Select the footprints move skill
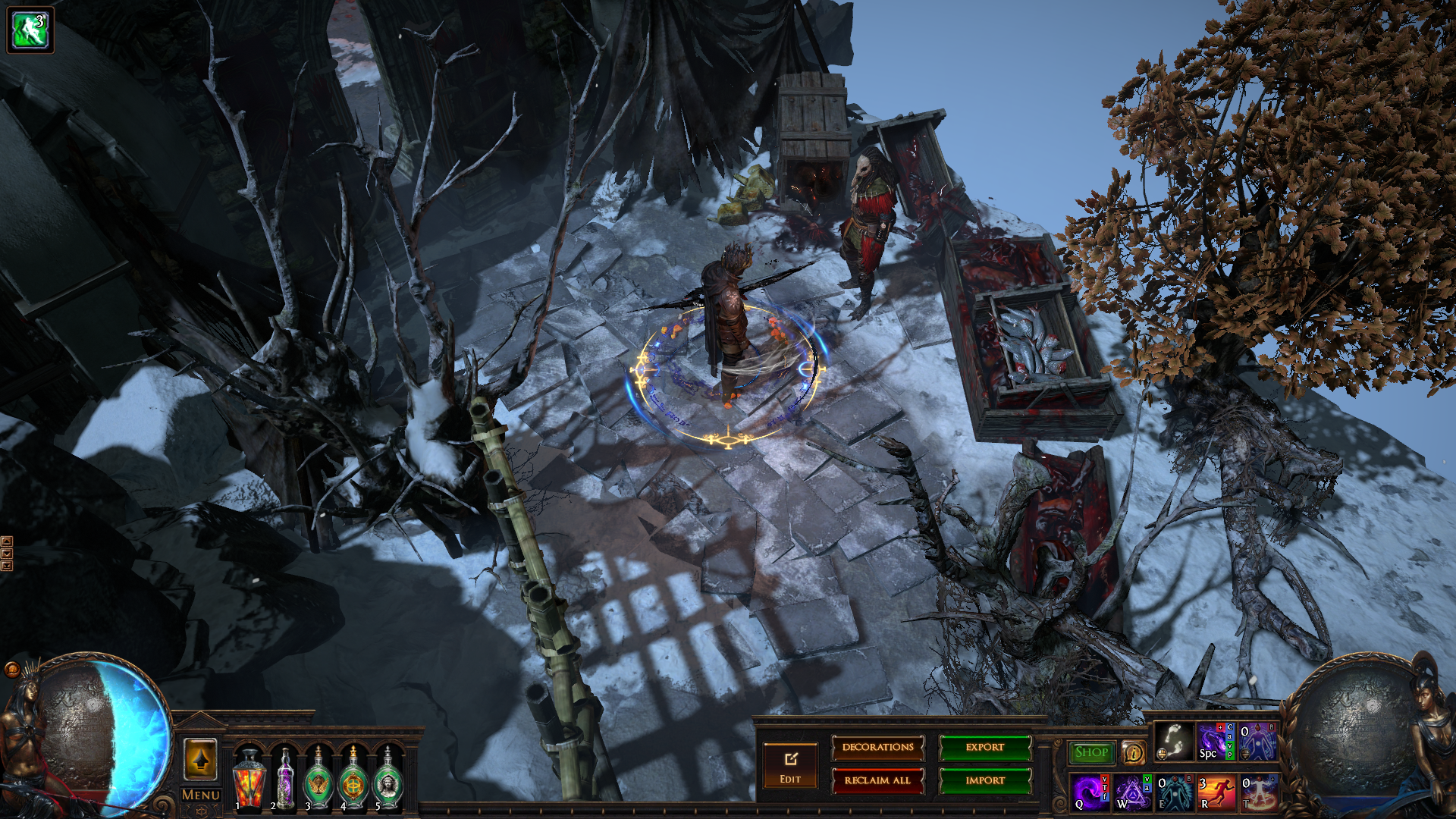 pos(1174,741)
